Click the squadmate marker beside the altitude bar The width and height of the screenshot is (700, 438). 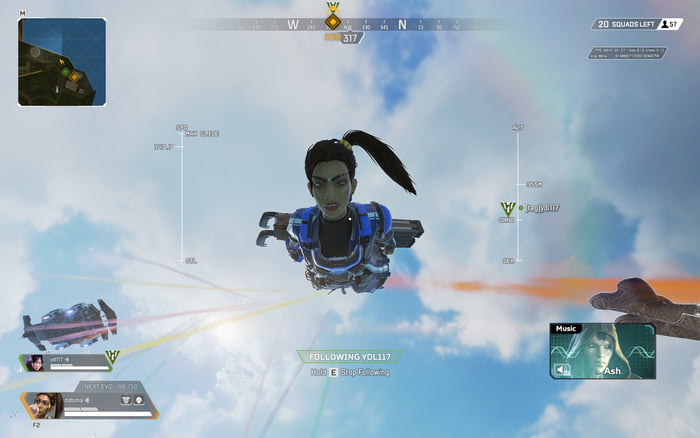point(507,209)
